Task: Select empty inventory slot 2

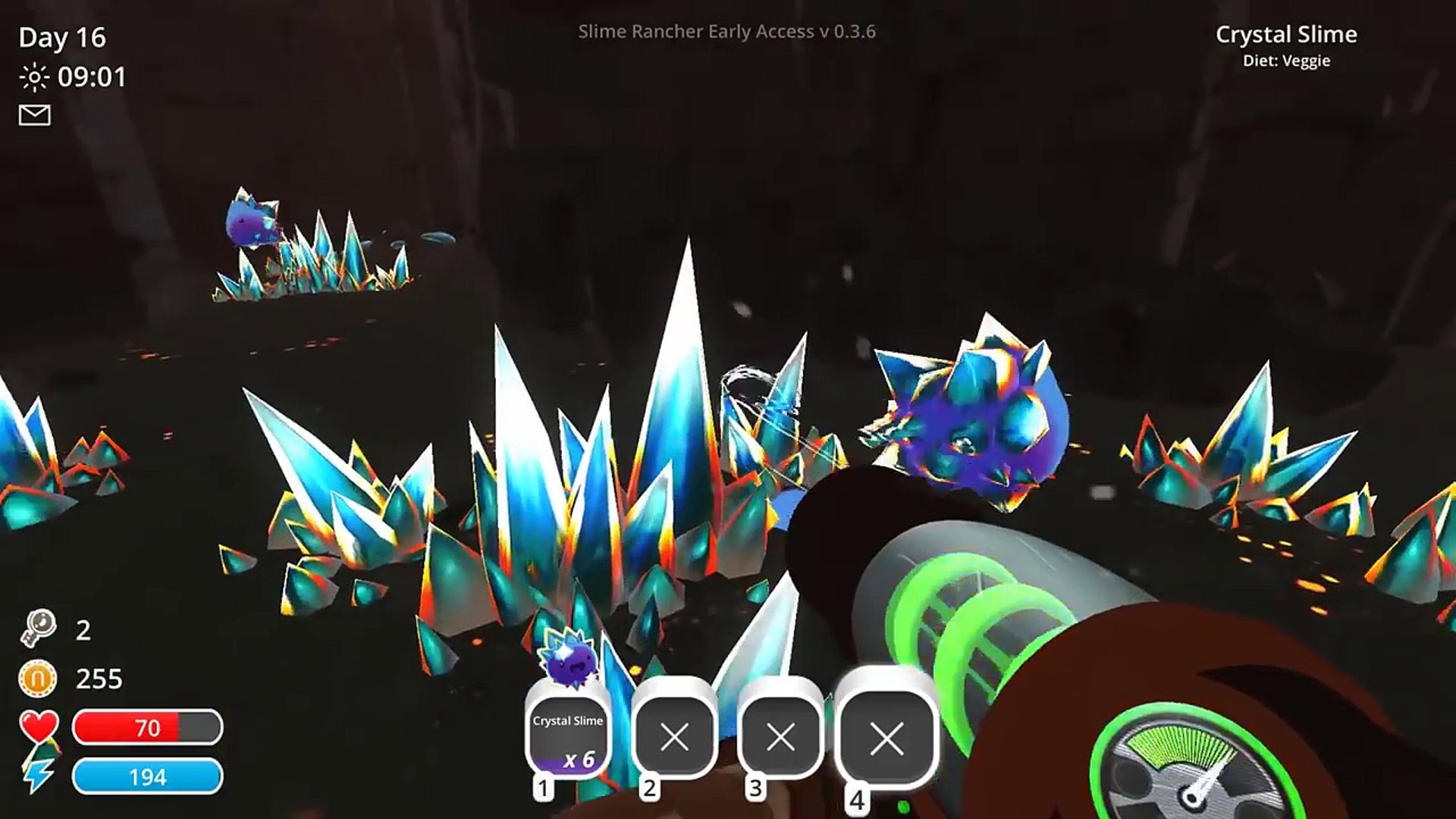Action: (x=675, y=733)
